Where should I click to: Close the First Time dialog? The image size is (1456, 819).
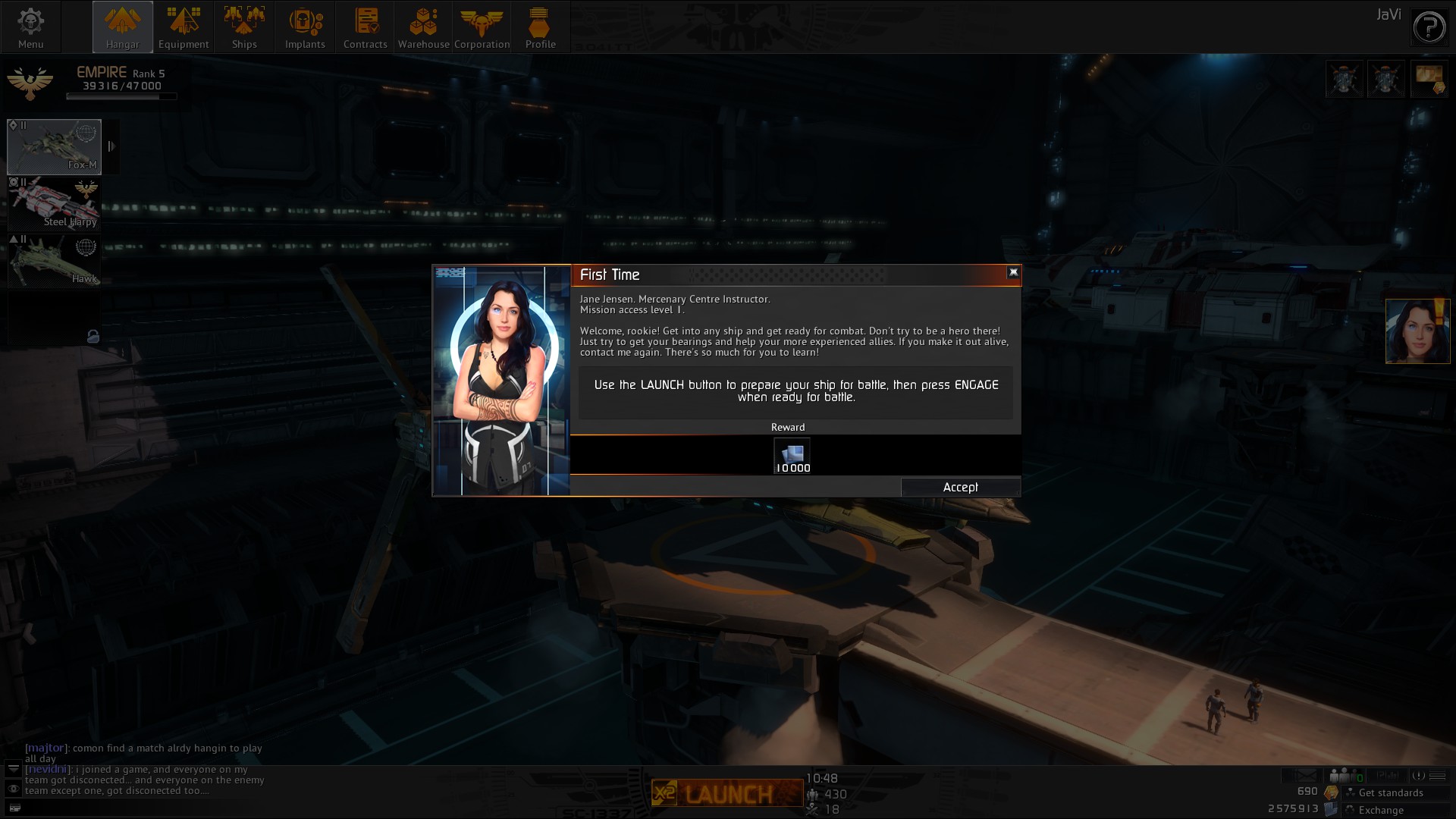pos(1013,272)
